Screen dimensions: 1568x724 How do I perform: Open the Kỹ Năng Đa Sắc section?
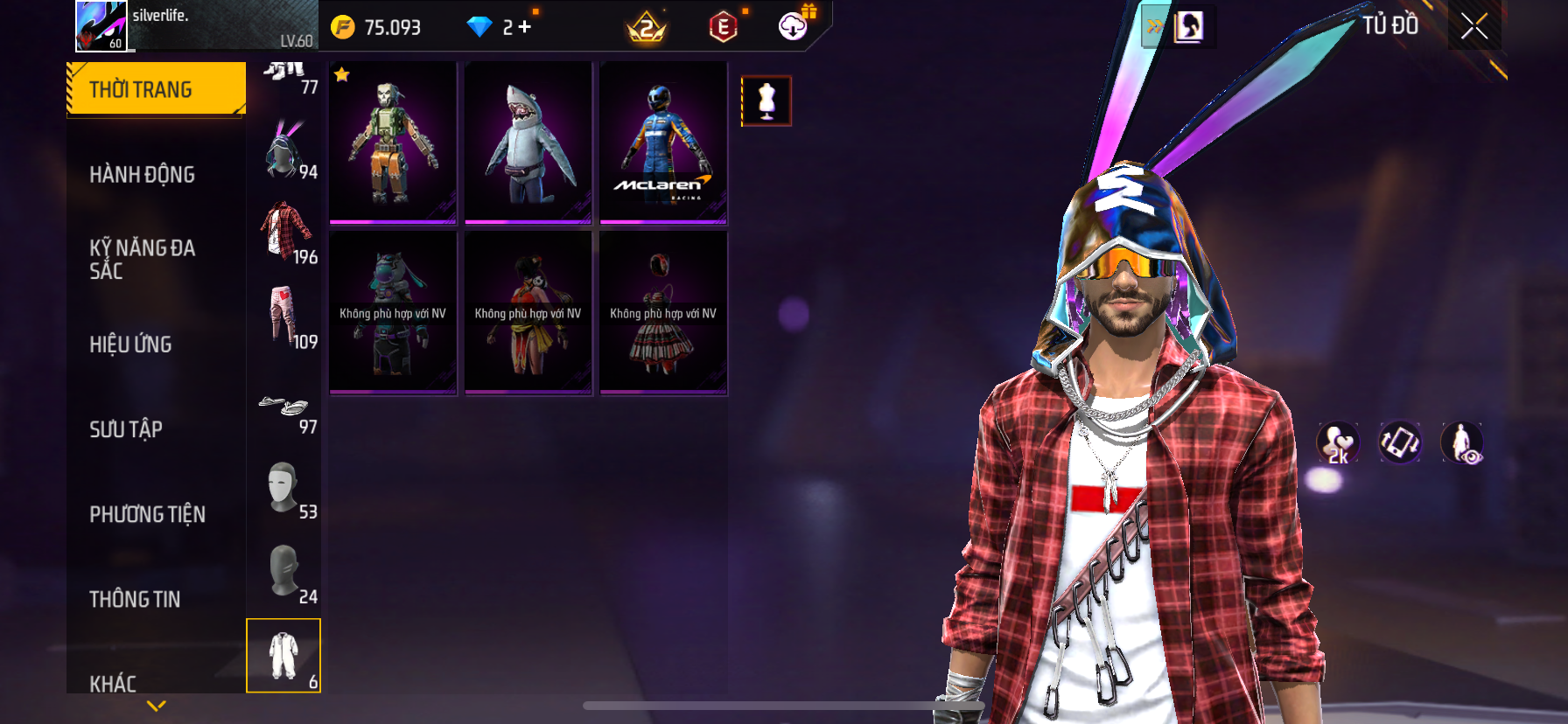[x=143, y=259]
